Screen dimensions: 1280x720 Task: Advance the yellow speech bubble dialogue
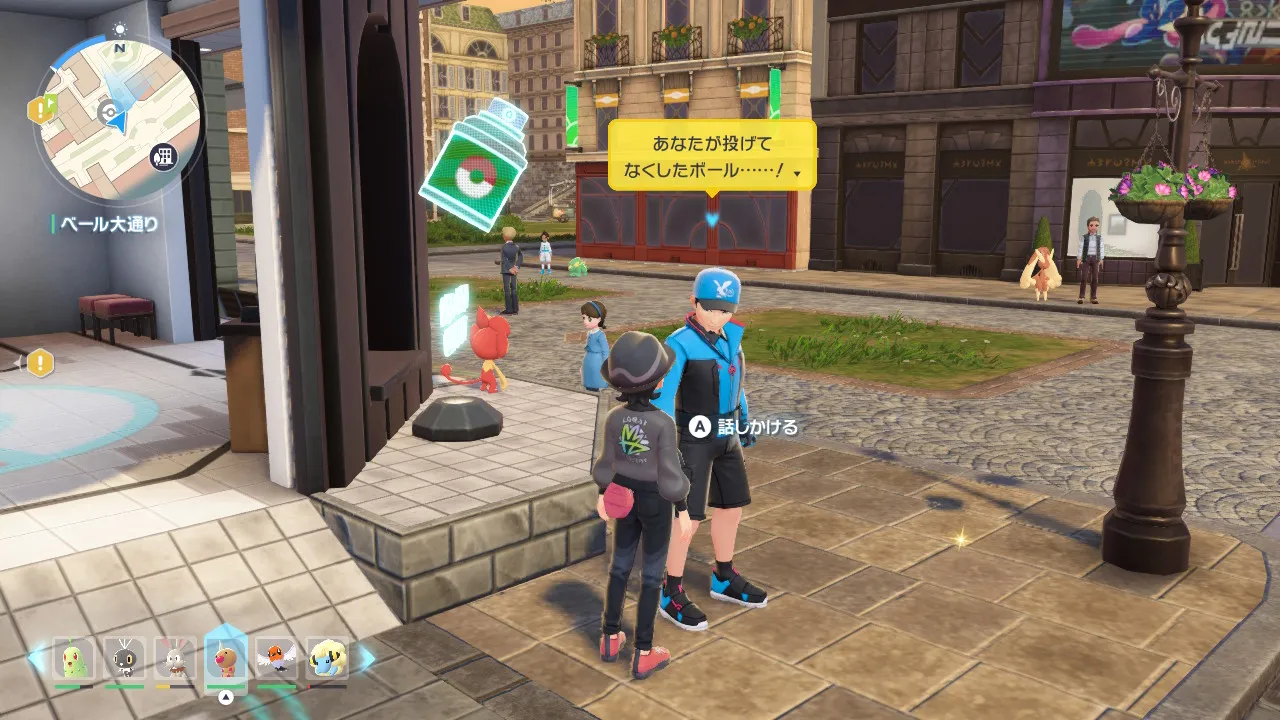(x=712, y=155)
